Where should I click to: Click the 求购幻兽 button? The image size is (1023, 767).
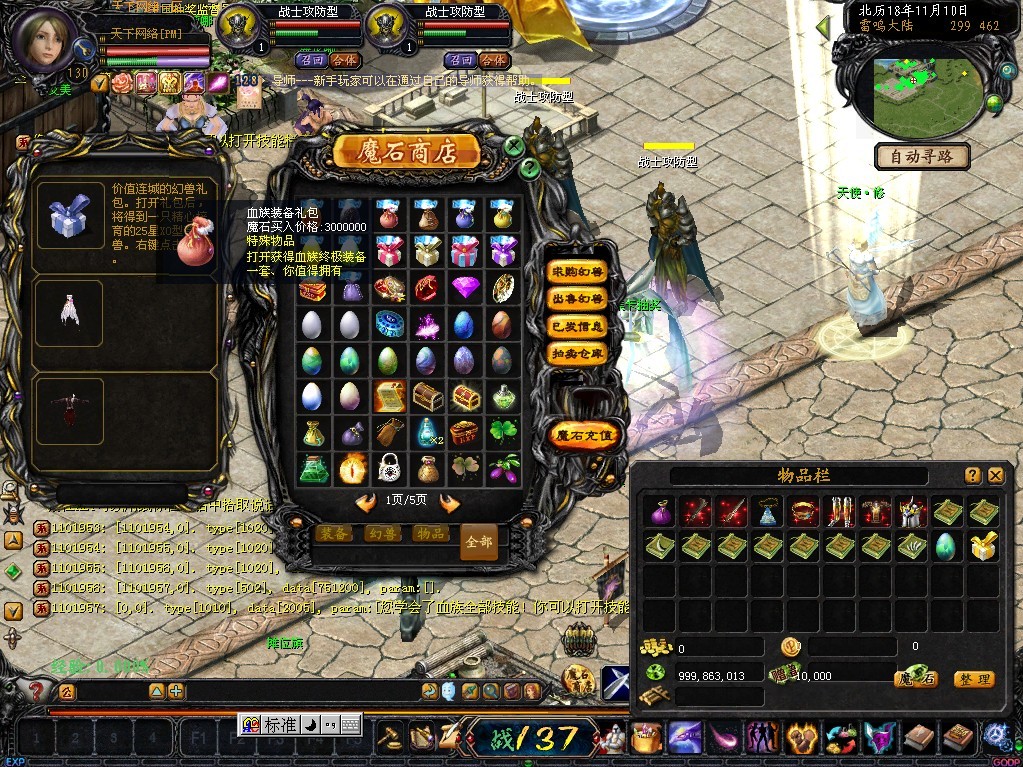tap(578, 272)
